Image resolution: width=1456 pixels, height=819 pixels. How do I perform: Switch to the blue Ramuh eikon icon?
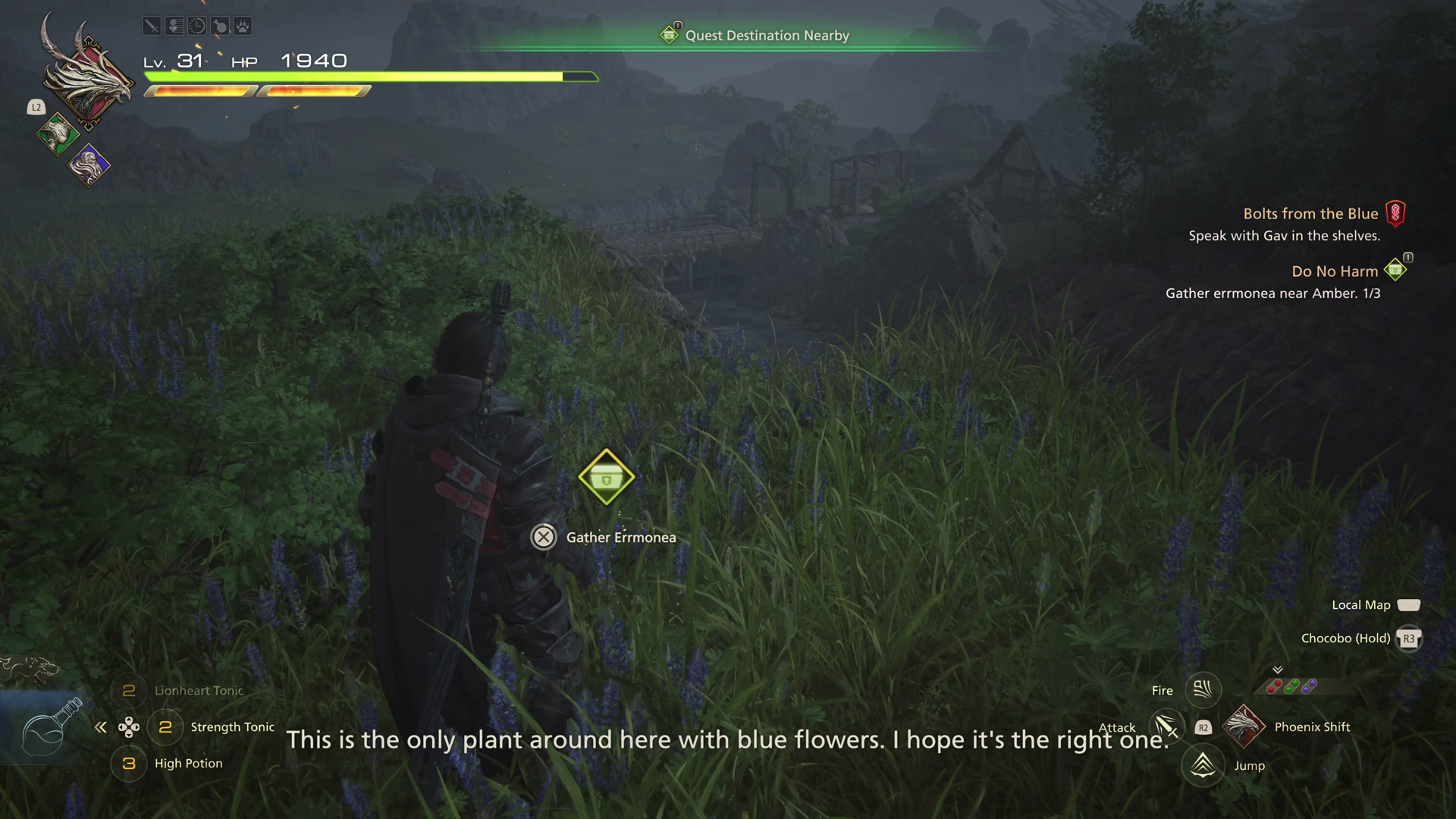pyautogui.click(x=89, y=165)
